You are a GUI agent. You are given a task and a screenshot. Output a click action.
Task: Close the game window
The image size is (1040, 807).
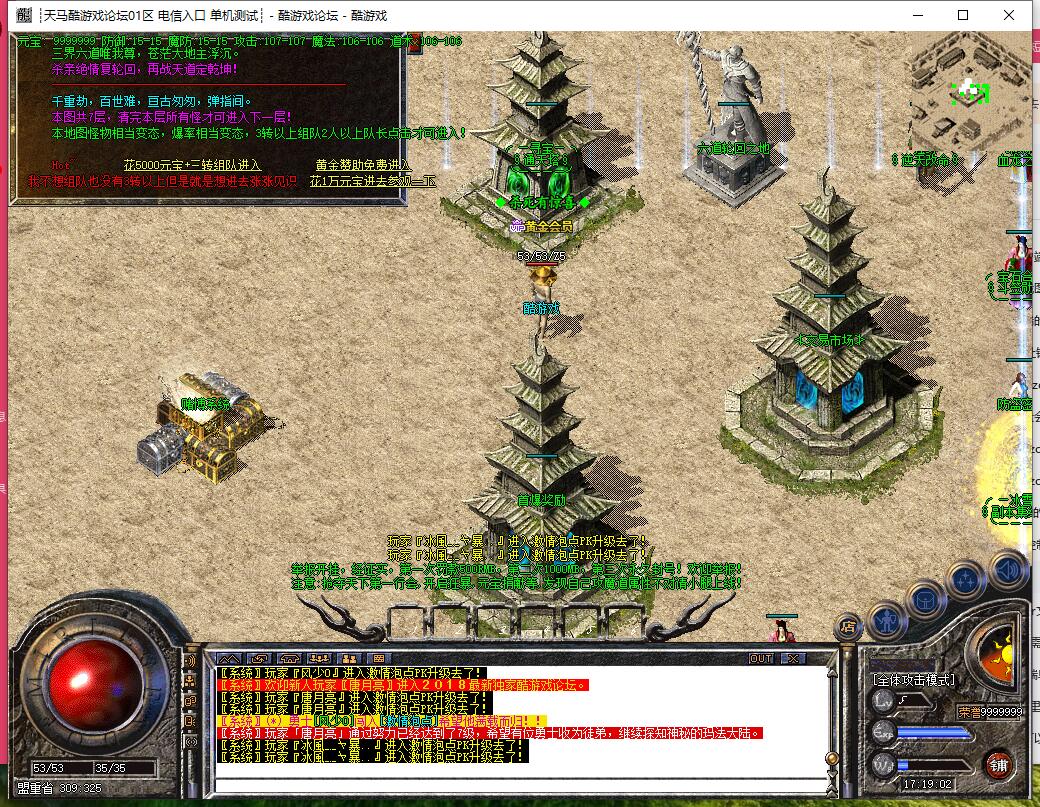(x=1009, y=15)
